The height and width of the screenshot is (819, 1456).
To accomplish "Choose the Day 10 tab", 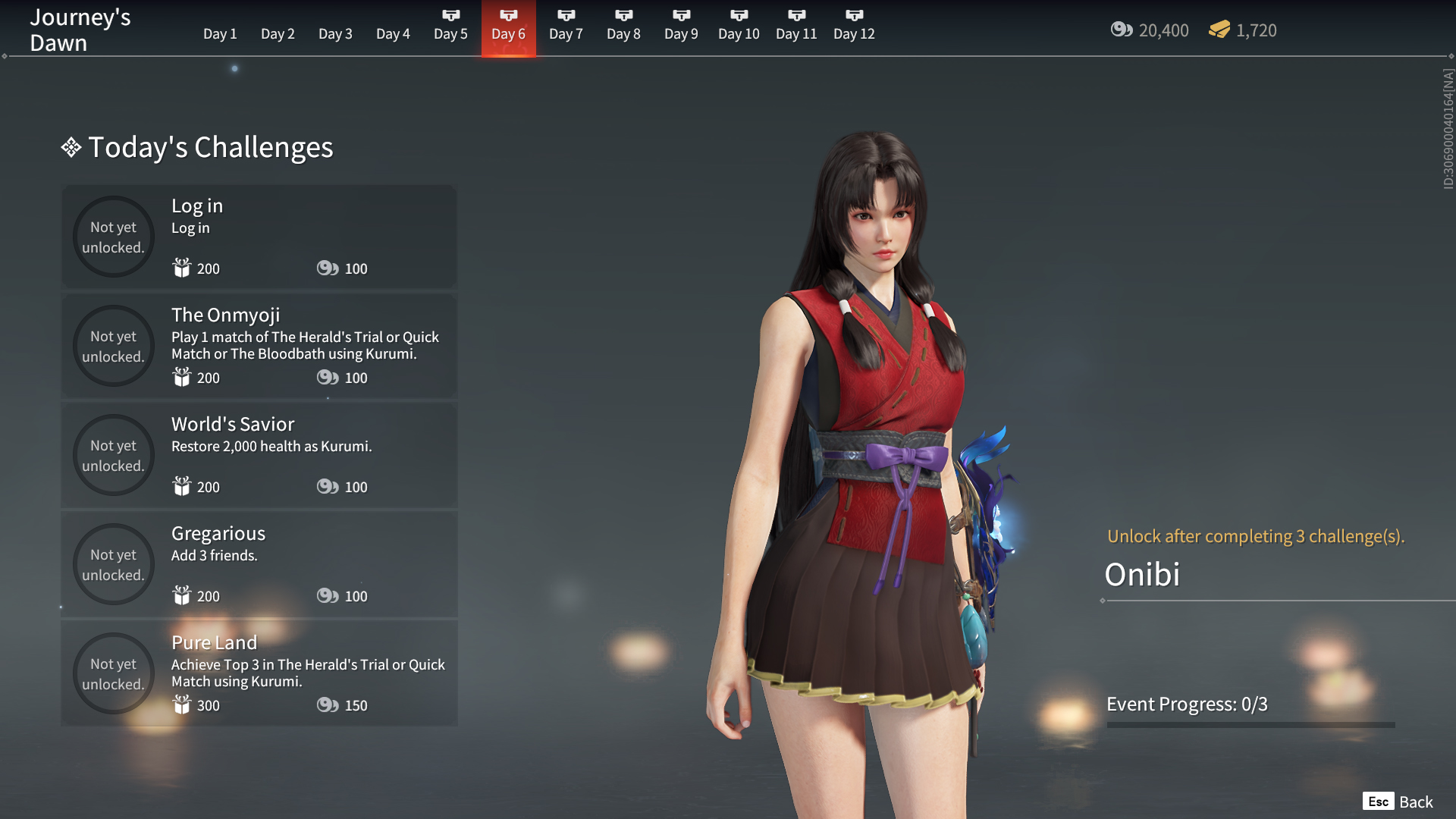I will 739,29.
